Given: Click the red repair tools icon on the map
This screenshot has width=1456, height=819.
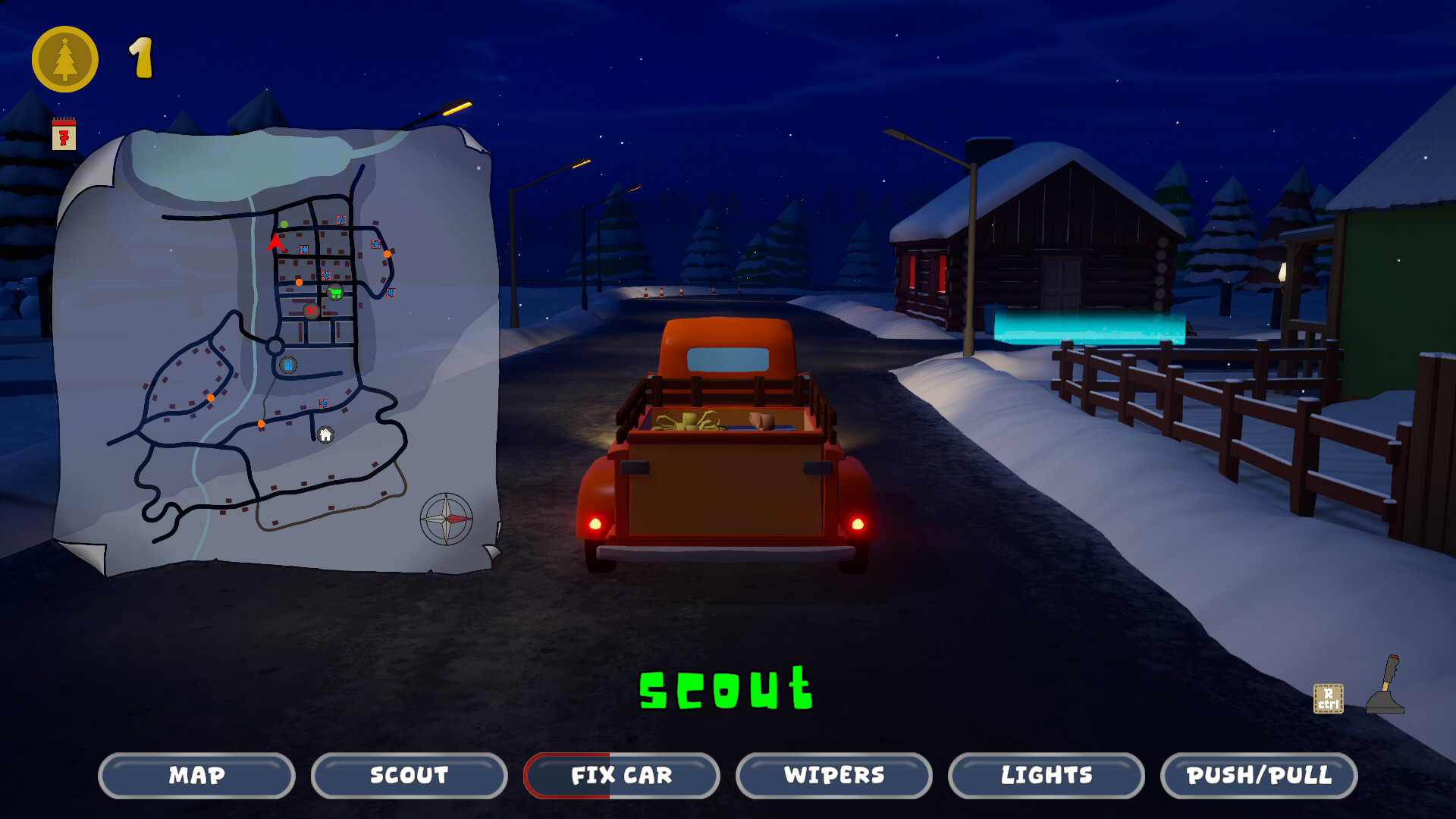Looking at the screenshot, I should 312,311.
